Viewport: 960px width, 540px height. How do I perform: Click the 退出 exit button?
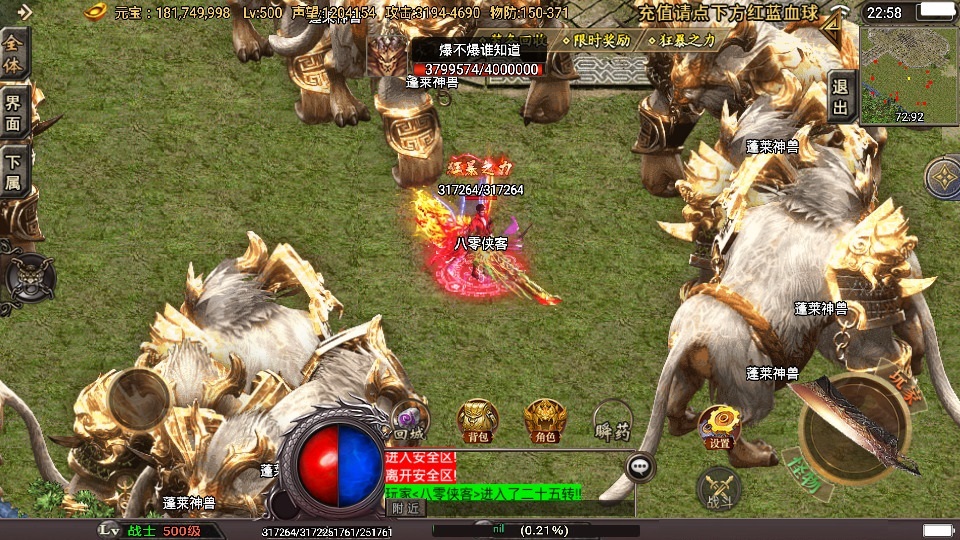pyautogui.click(x=842, y=97)
